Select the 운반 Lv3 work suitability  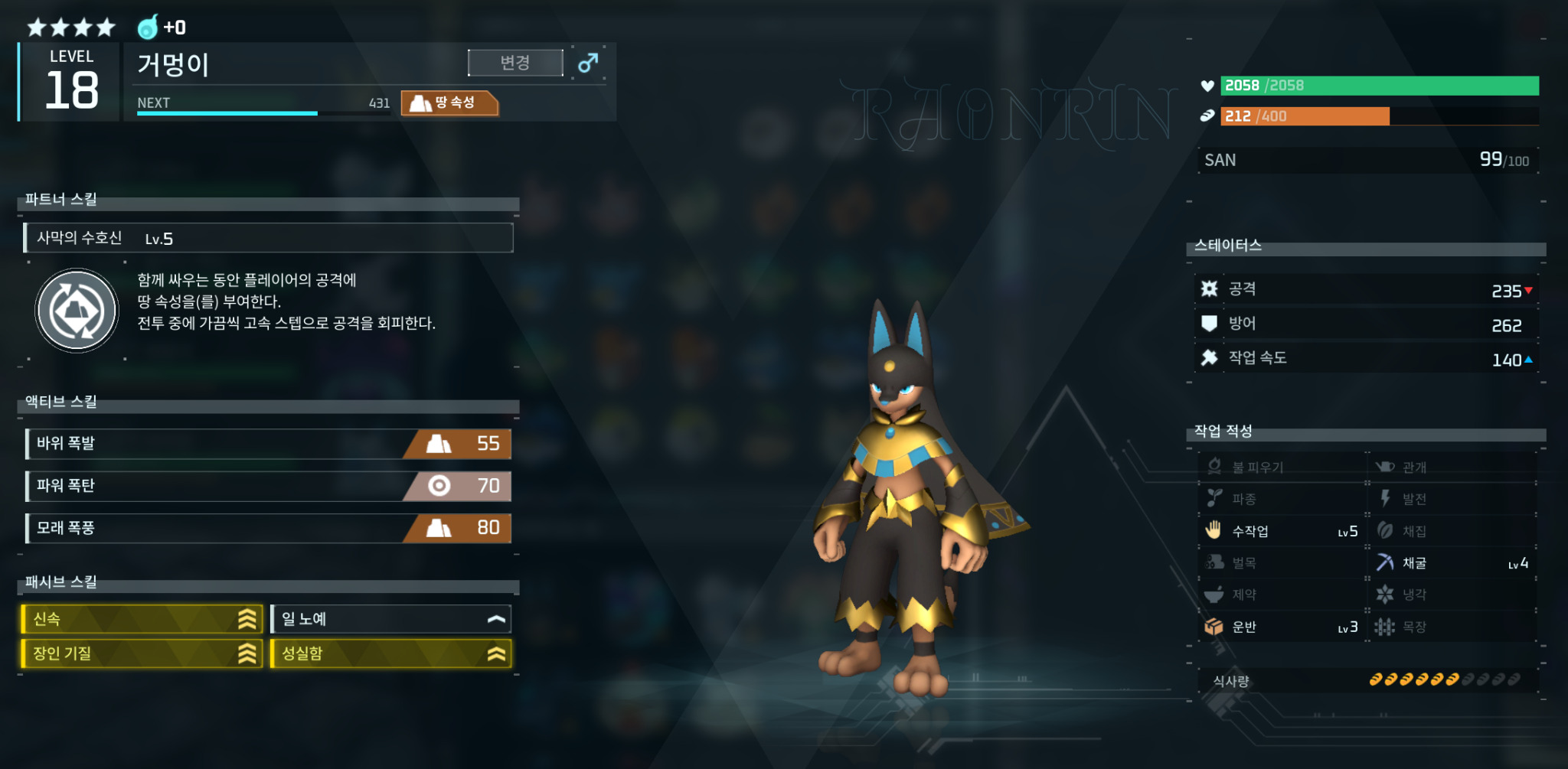(x=1282, y=627)
